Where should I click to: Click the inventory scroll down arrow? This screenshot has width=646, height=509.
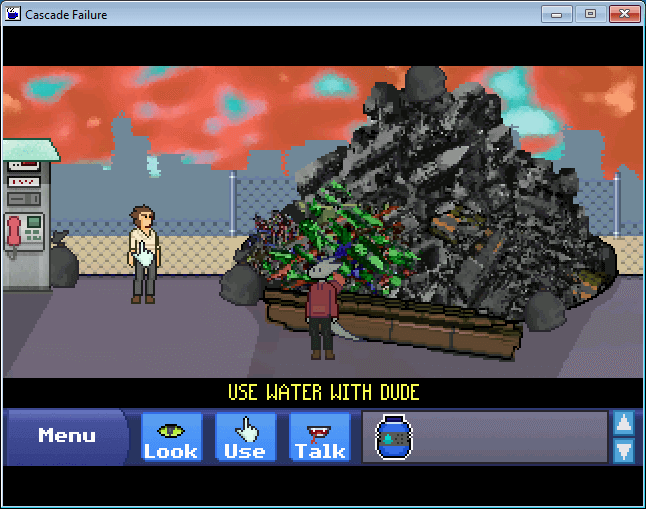[x=623, y=450]
